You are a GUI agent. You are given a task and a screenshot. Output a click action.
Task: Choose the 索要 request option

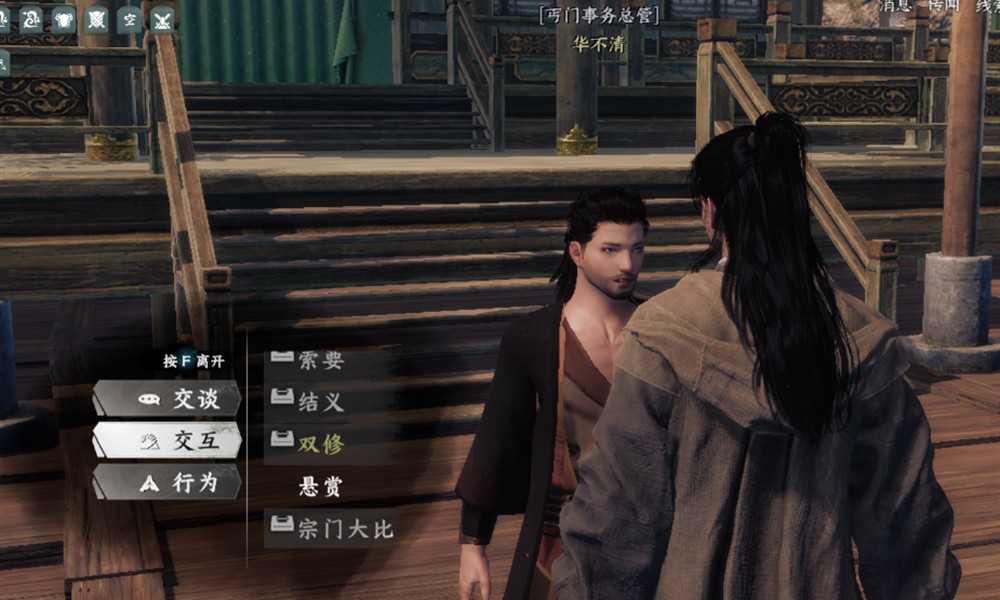pyautogui.click(x=321, y=362)
